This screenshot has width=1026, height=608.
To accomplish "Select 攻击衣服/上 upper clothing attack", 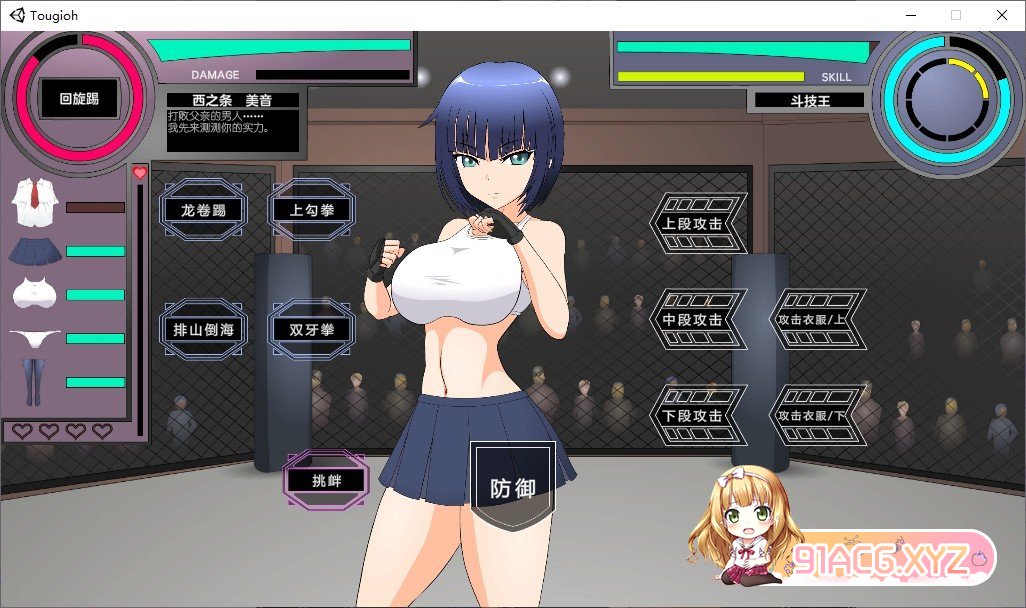I will click(x=817, y=319).
